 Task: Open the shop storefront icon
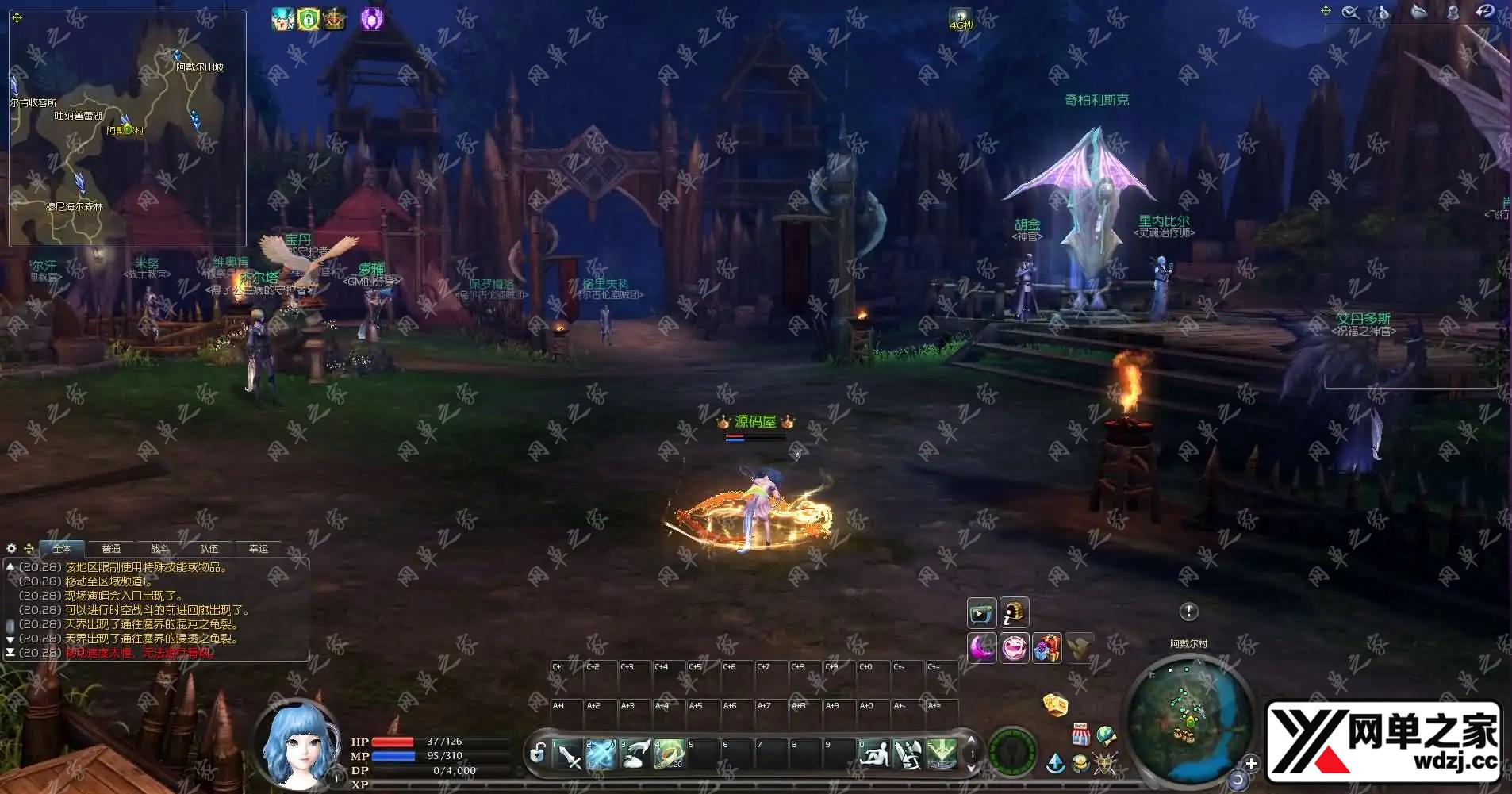tap(1080, 735)
